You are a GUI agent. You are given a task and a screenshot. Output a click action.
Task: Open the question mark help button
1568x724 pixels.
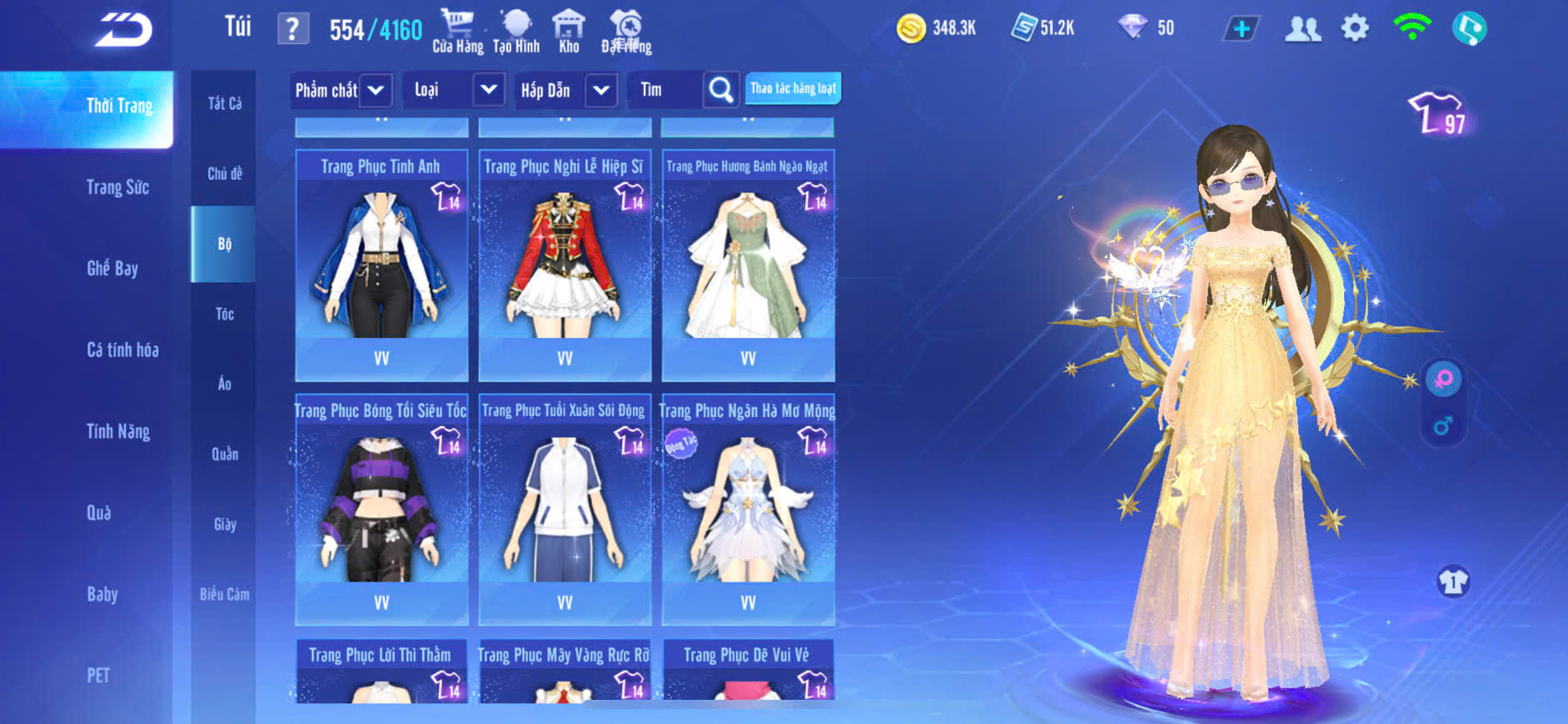point(292,29)
